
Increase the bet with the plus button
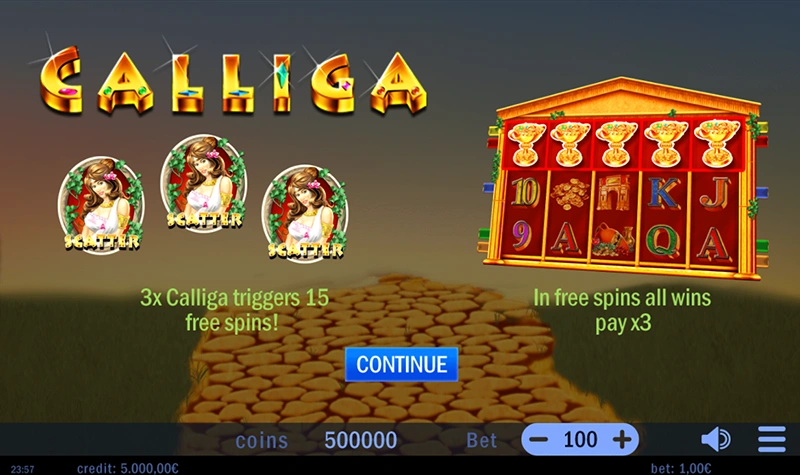pos(622,439)
